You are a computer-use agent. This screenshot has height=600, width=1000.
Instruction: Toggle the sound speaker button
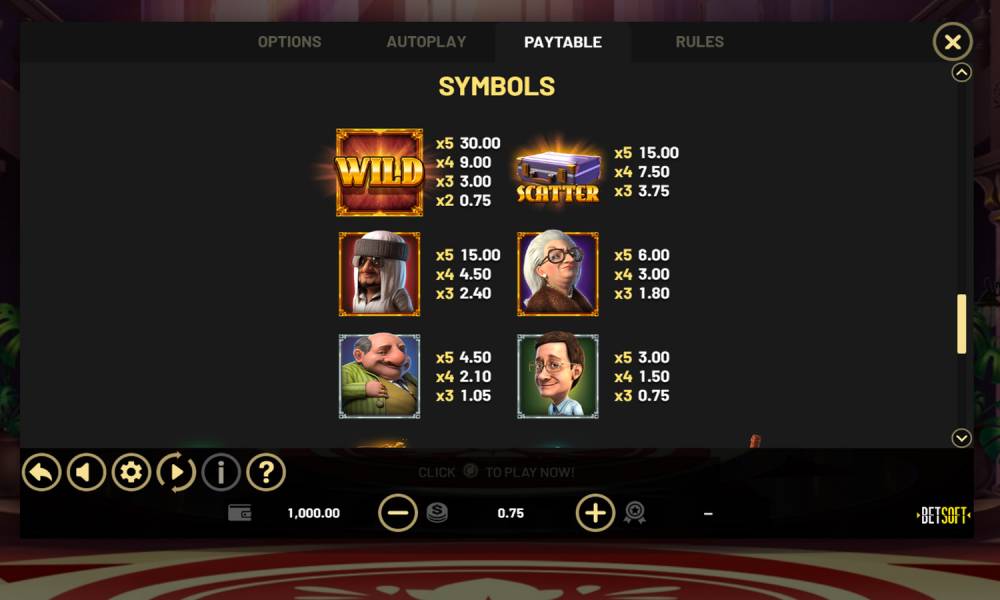86,472
